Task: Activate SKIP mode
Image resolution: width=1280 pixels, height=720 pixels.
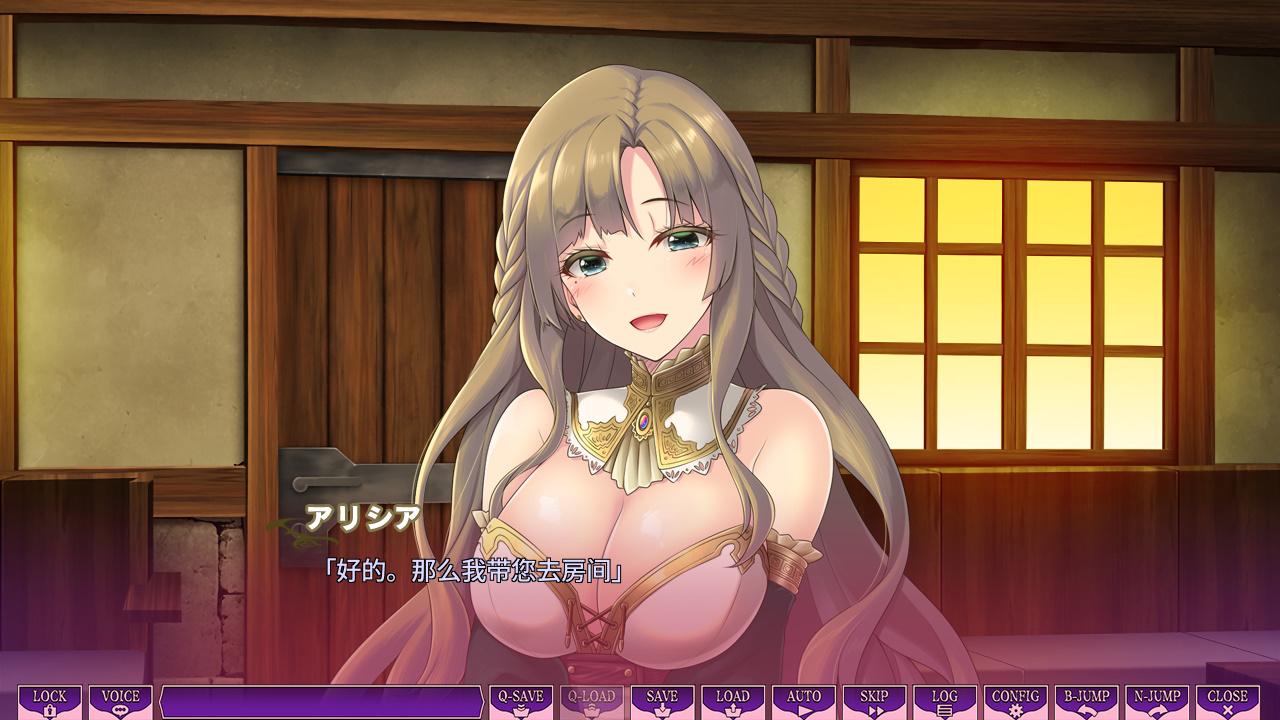Action: coord(874,702)
